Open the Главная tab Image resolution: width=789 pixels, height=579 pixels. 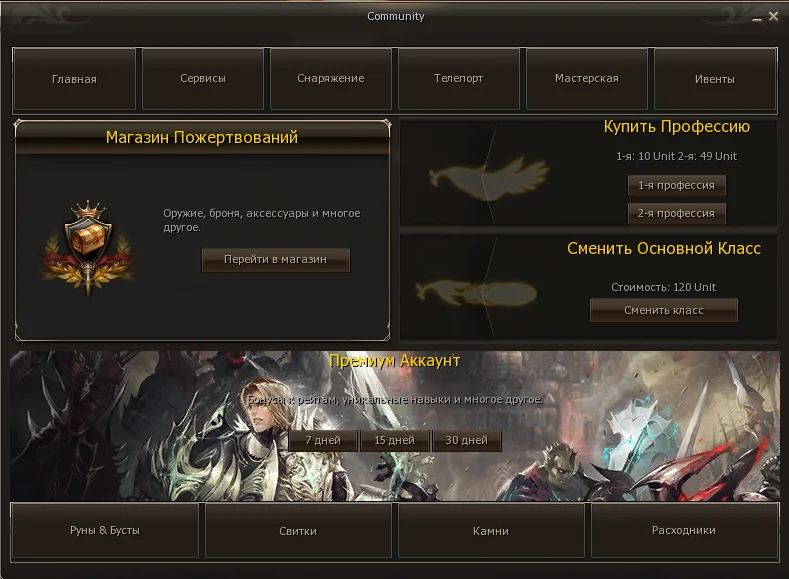point(74,79)
